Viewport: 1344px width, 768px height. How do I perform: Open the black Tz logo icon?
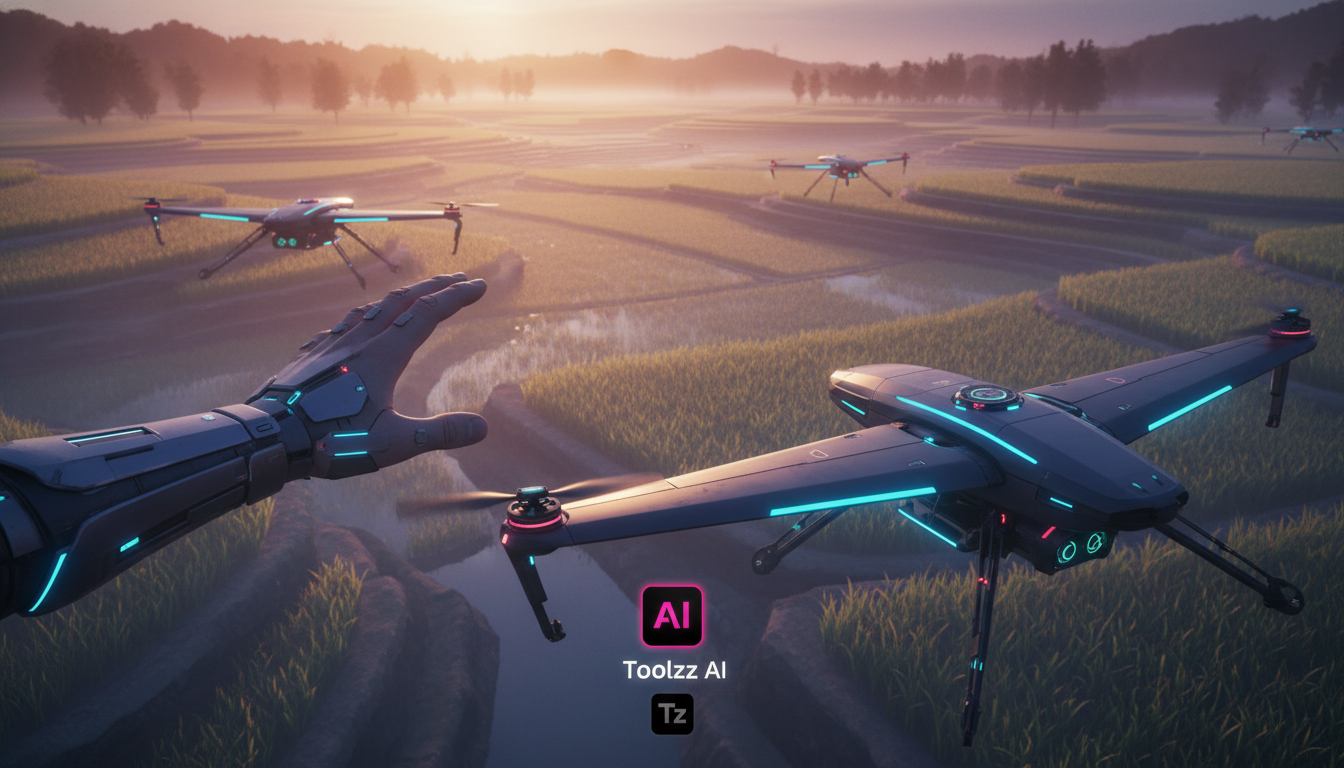(672, 714)
